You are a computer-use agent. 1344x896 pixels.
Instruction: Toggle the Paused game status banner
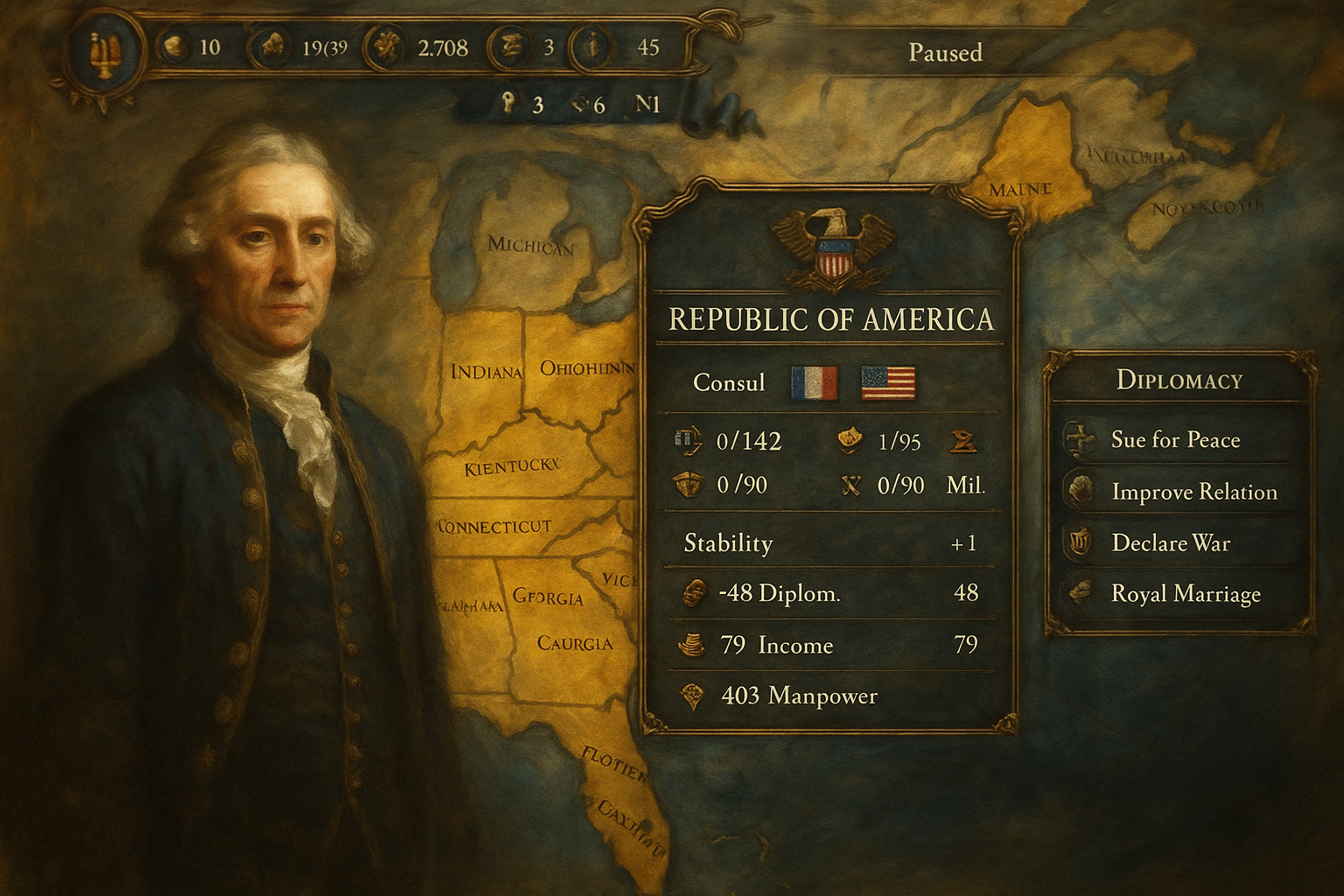click(945, 52)
